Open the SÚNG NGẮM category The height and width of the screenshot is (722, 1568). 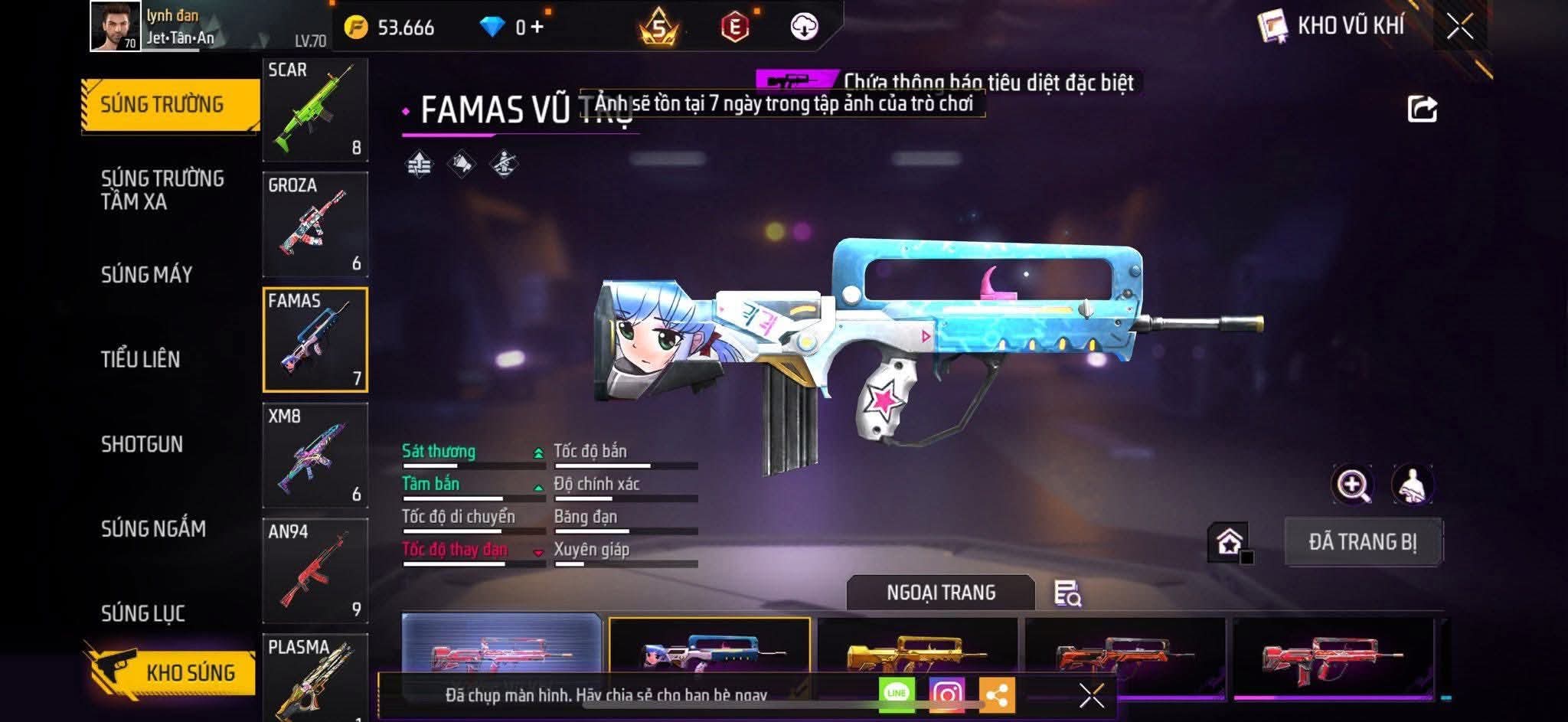pyautogui.click(x=153, y=529)
